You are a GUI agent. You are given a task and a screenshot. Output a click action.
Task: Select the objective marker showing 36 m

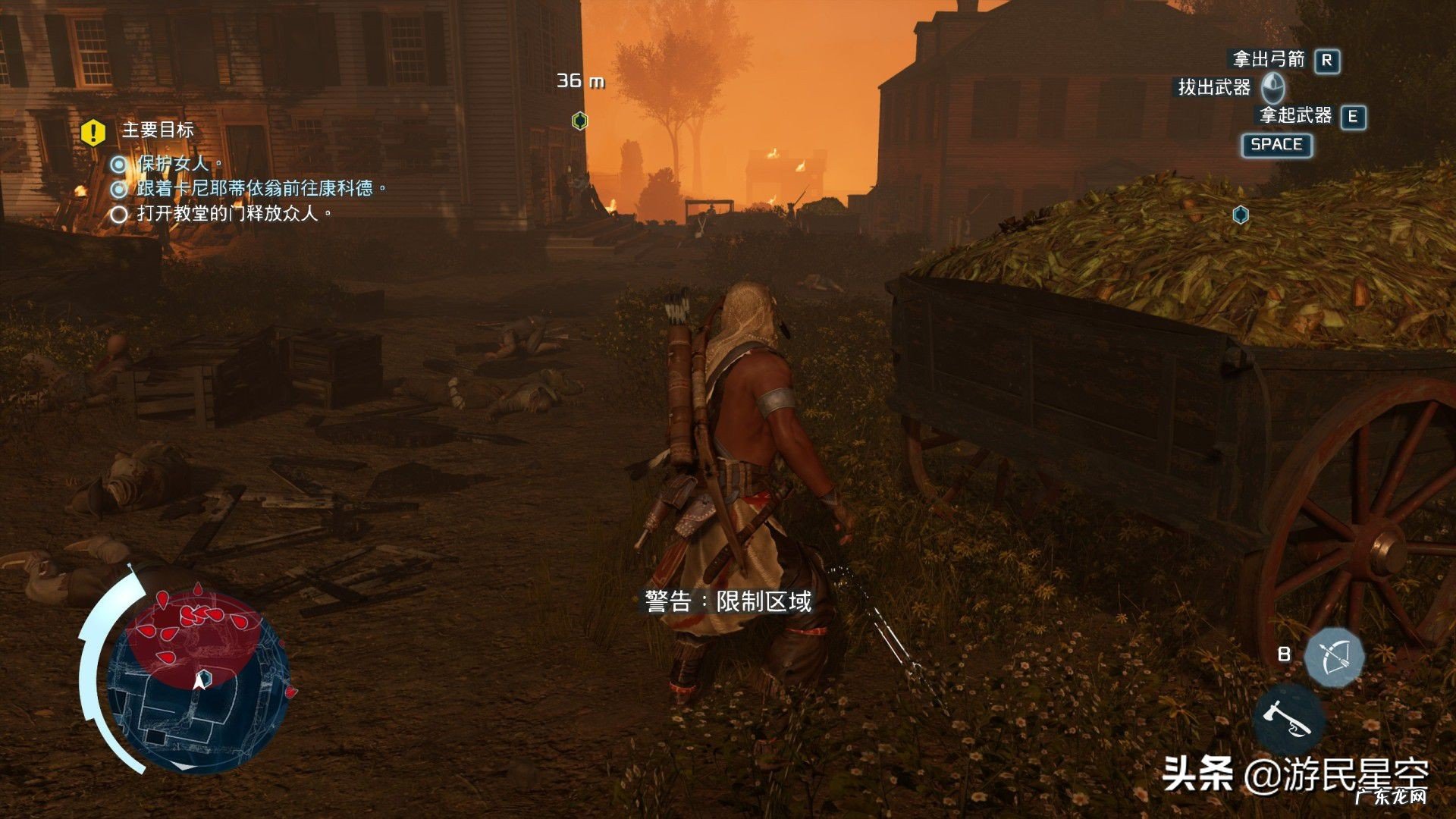coord(579,121)
